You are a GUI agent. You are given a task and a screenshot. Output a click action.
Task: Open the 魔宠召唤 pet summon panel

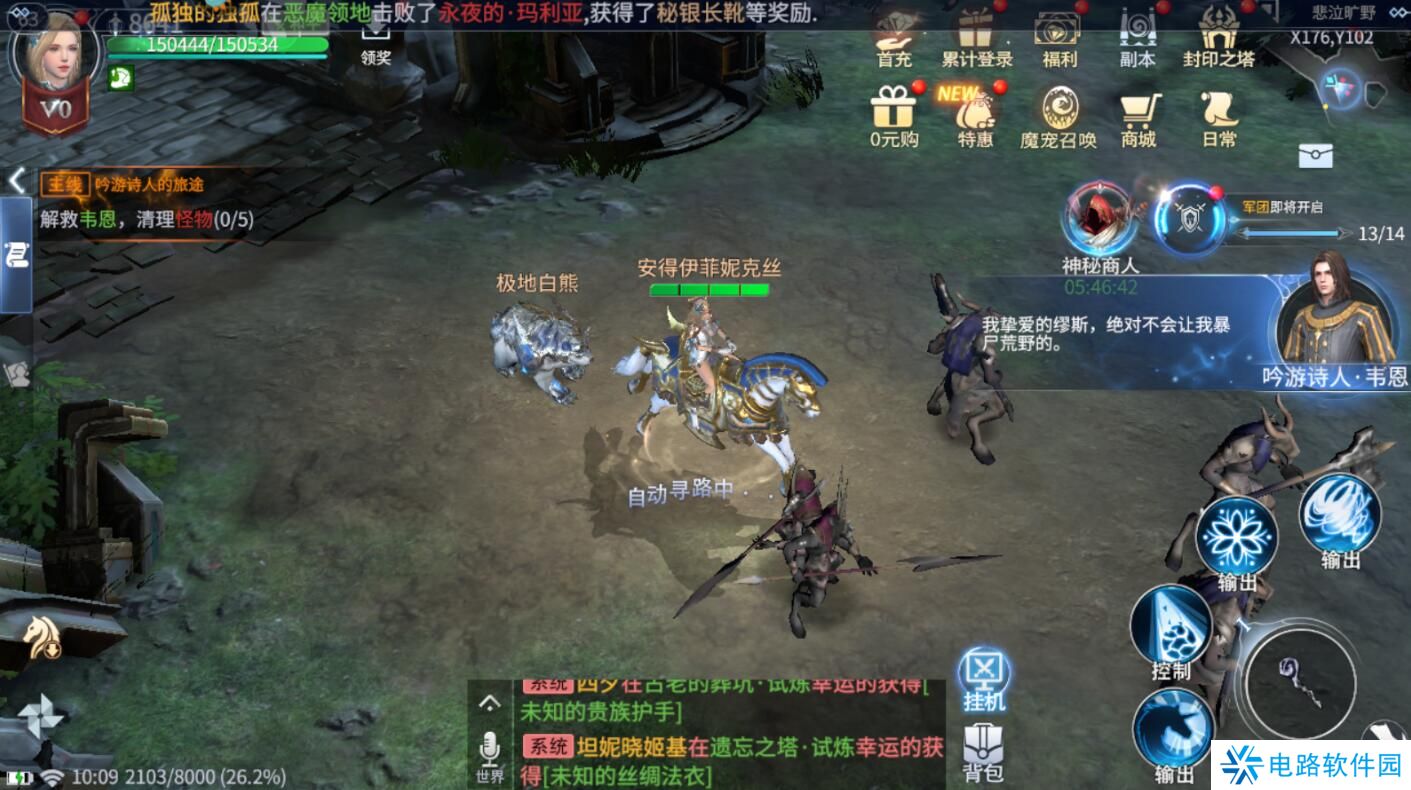tap(1060, 113)
